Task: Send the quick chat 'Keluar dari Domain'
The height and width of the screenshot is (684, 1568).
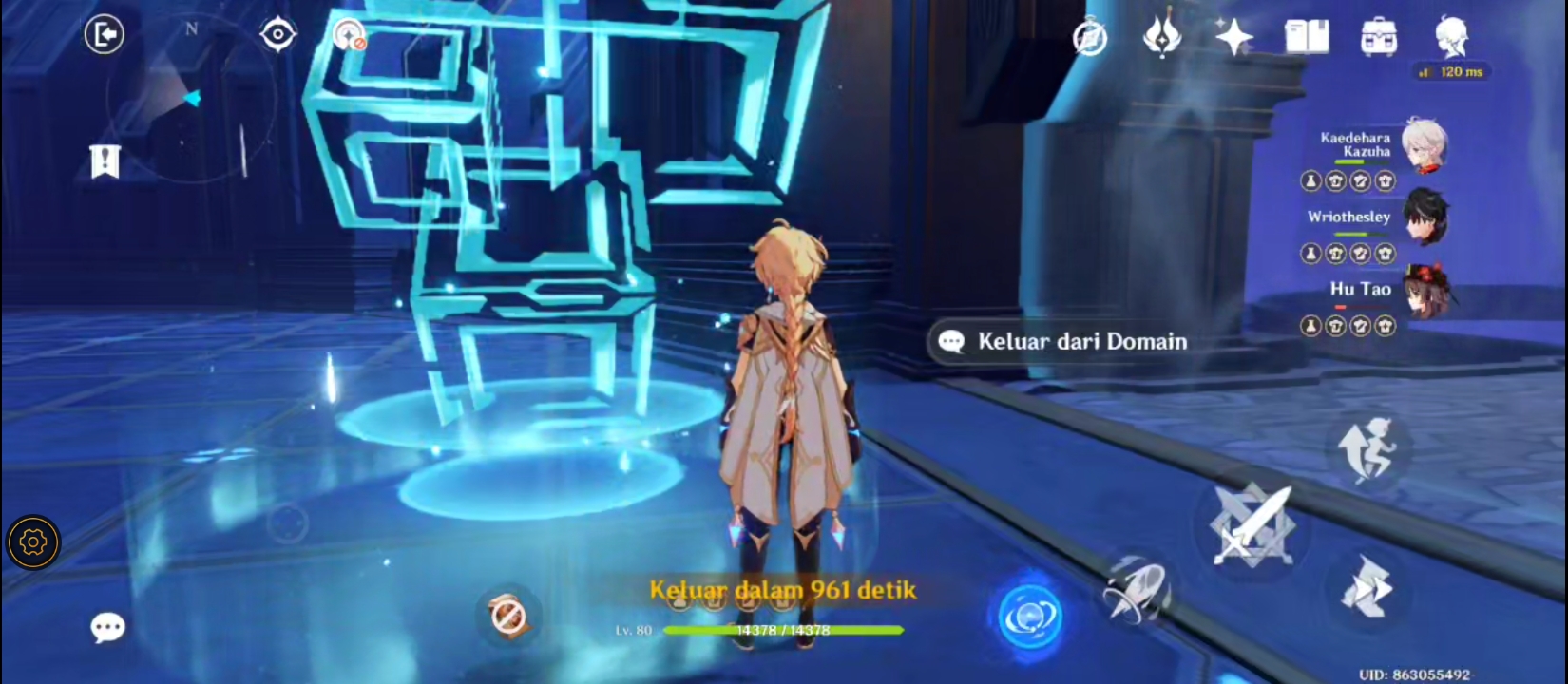Action: pos(1060,341)
